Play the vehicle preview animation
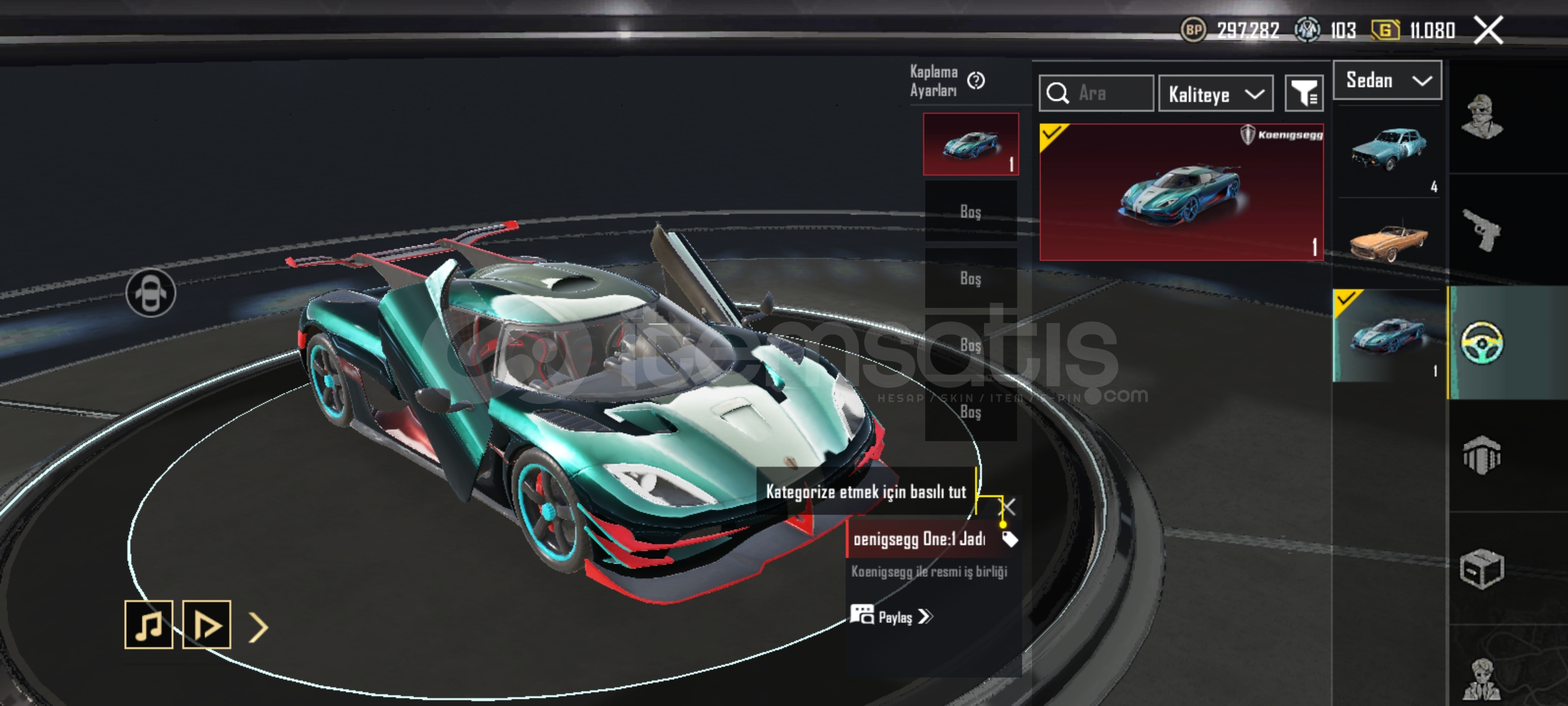Viewport: 1568px width, 706px height. pyautogui.click(x=206, y=625)
